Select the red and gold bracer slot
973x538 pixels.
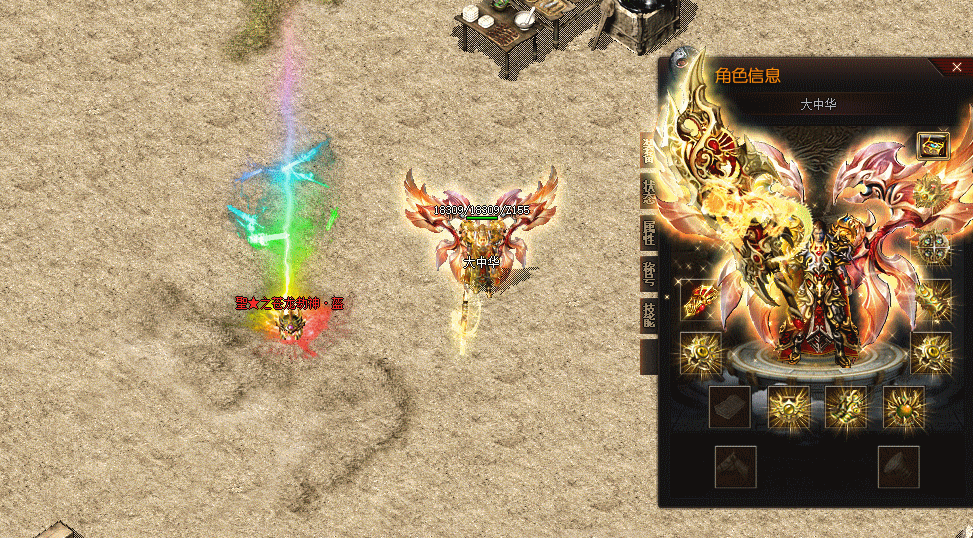coord(699,300)
